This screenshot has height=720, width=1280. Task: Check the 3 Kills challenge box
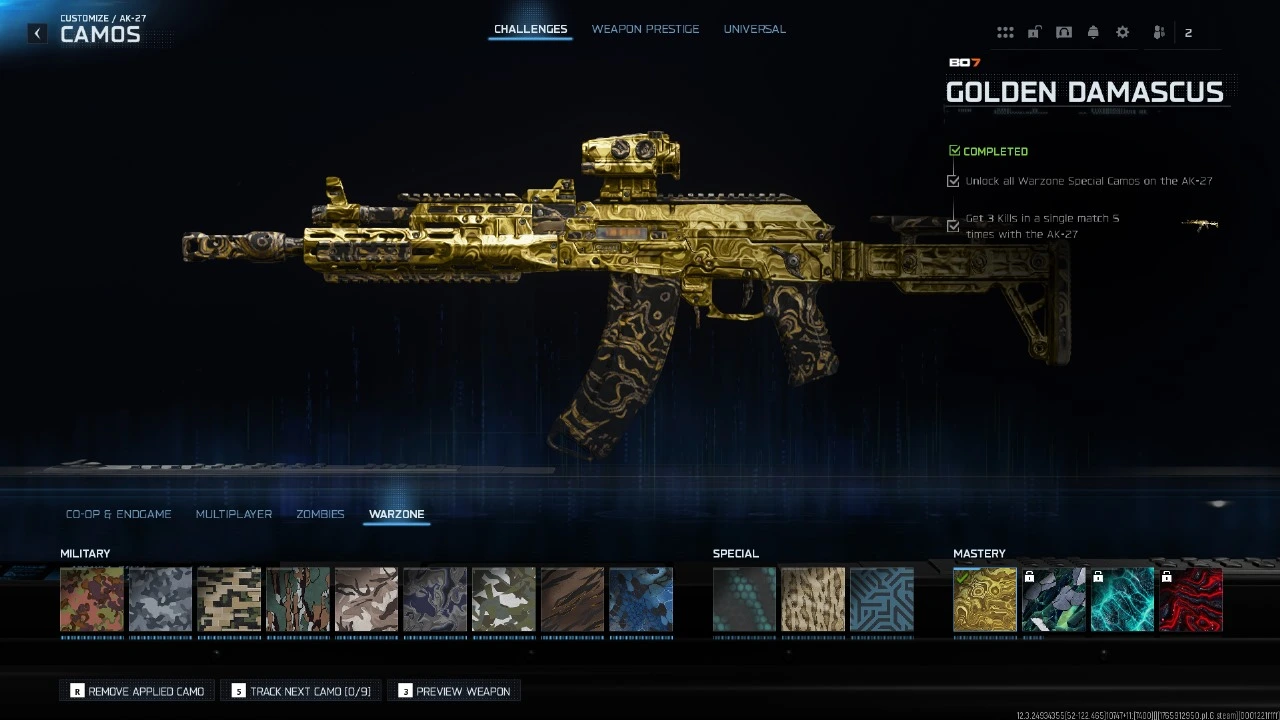(953, 226)
